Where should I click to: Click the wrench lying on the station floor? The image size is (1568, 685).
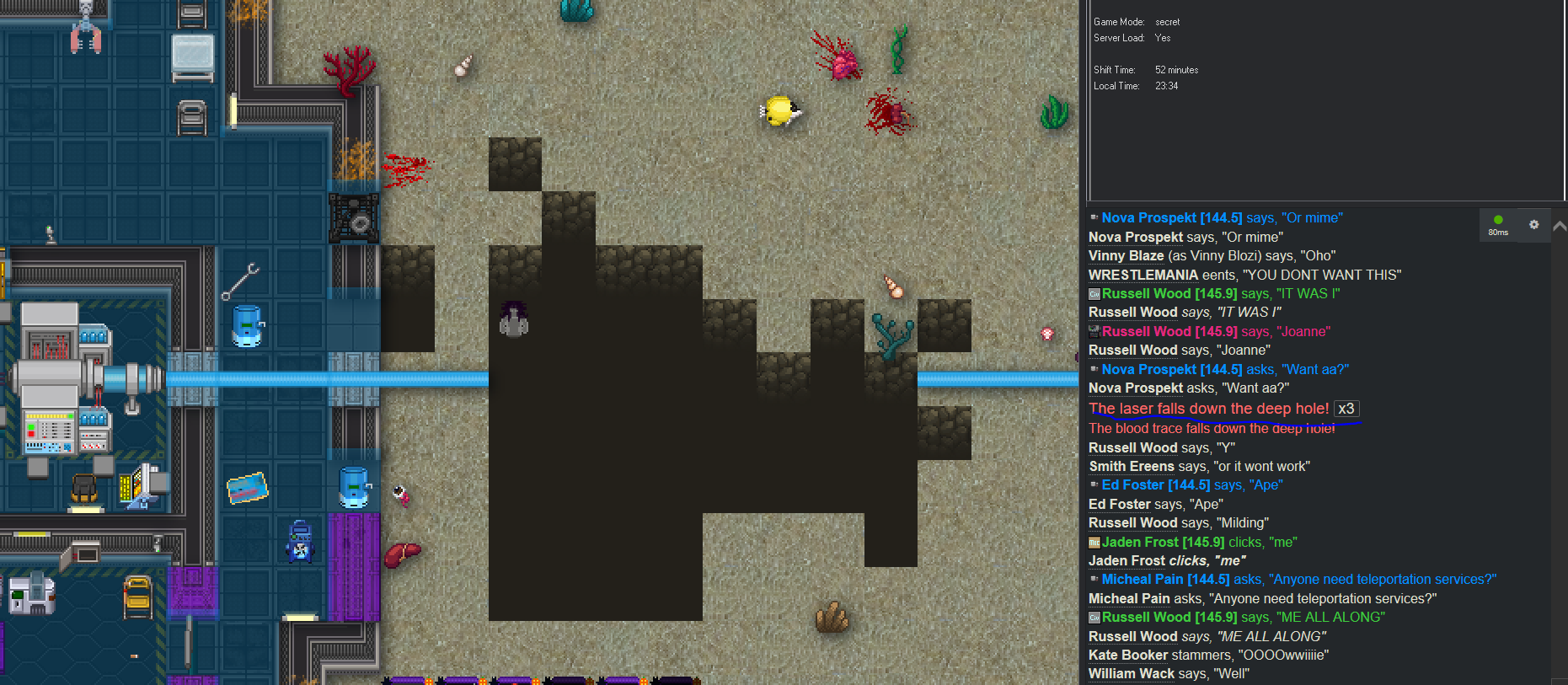(x=238, y=282)
